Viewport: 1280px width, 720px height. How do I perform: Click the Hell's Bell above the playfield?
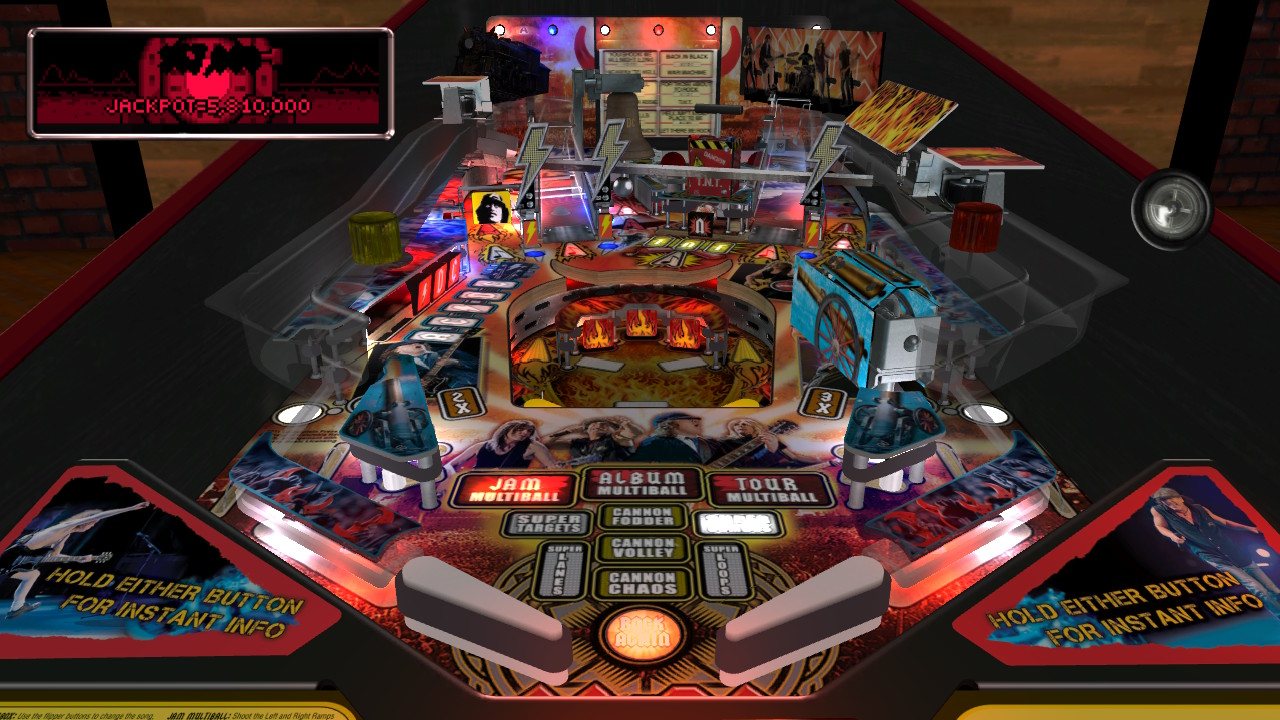(x=631, y=123)
